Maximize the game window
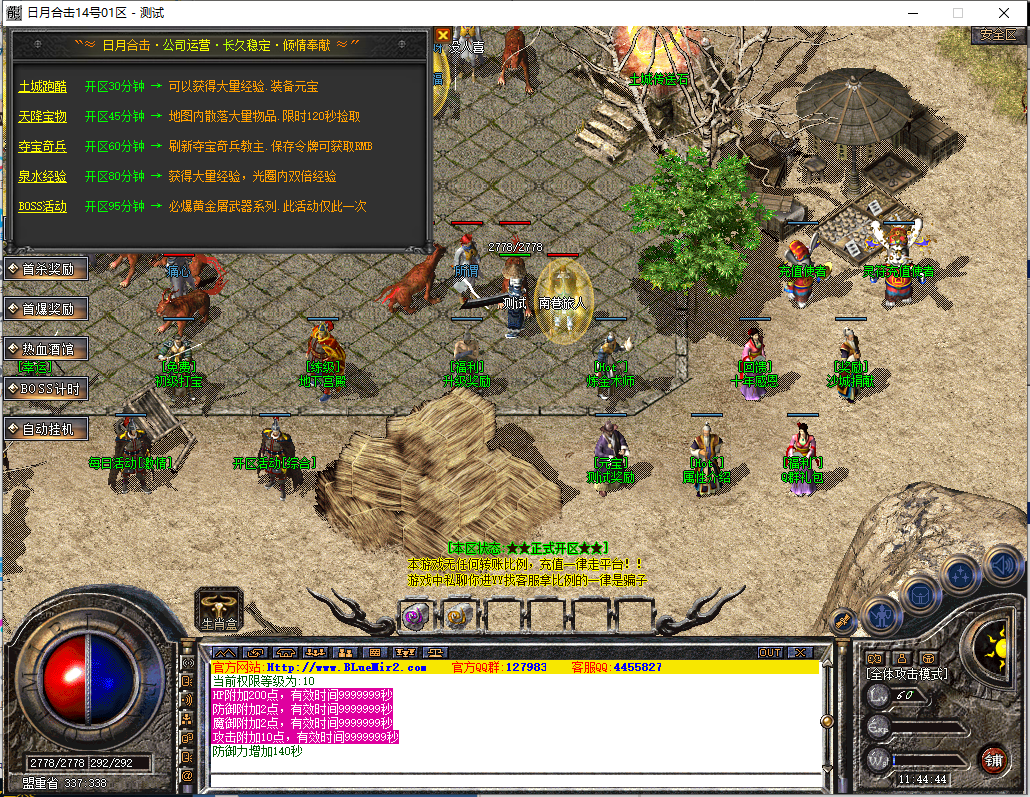 coord(958,13)
